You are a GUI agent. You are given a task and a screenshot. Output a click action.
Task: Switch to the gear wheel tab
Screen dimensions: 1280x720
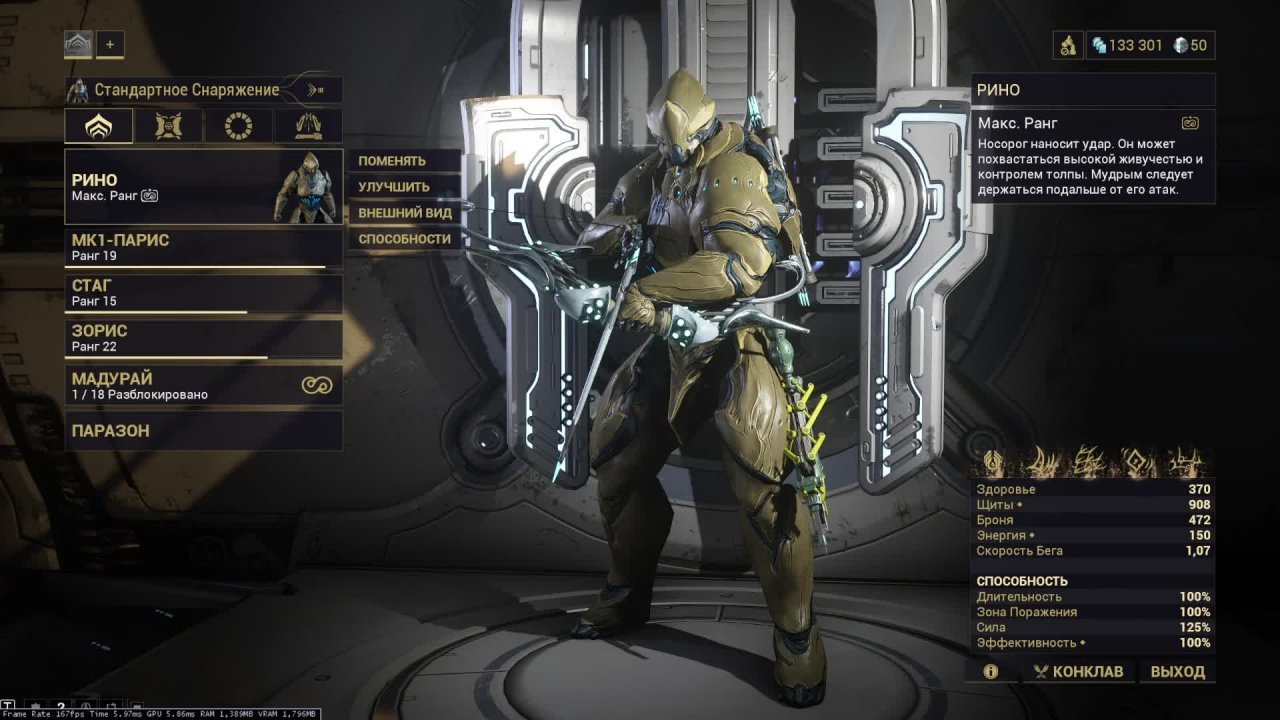238,126
